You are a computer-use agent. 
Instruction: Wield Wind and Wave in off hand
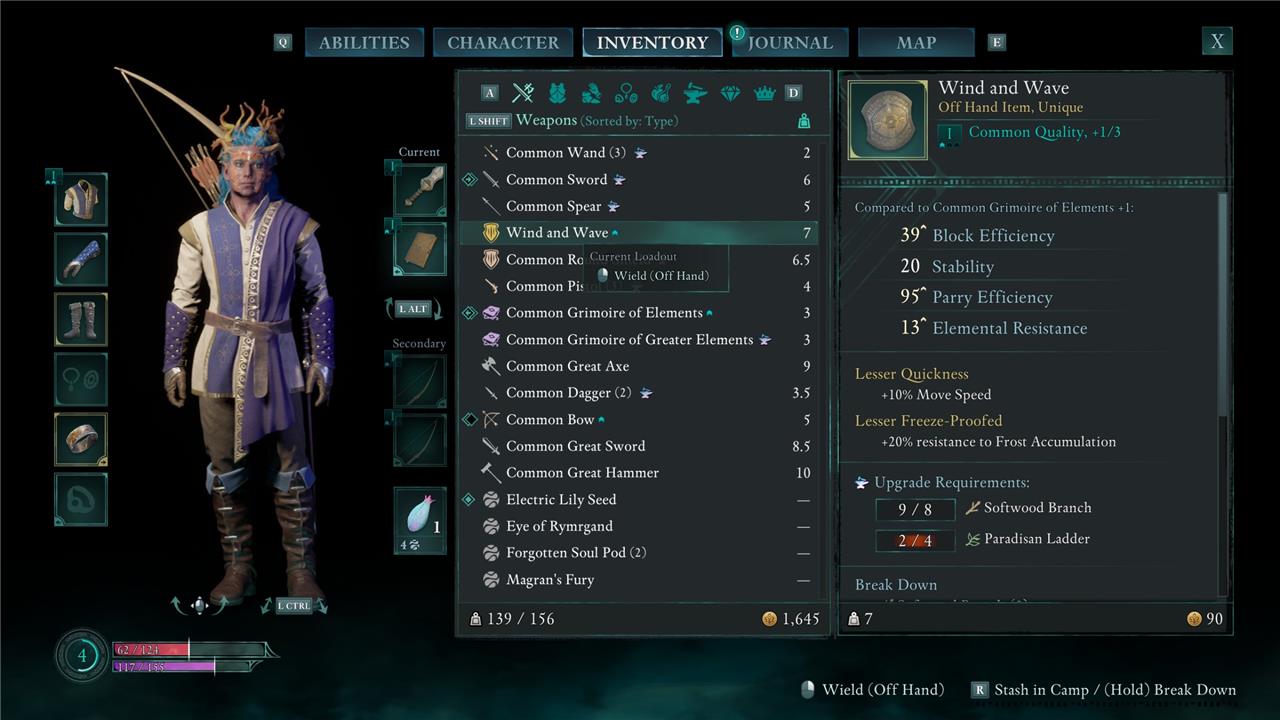660,276
